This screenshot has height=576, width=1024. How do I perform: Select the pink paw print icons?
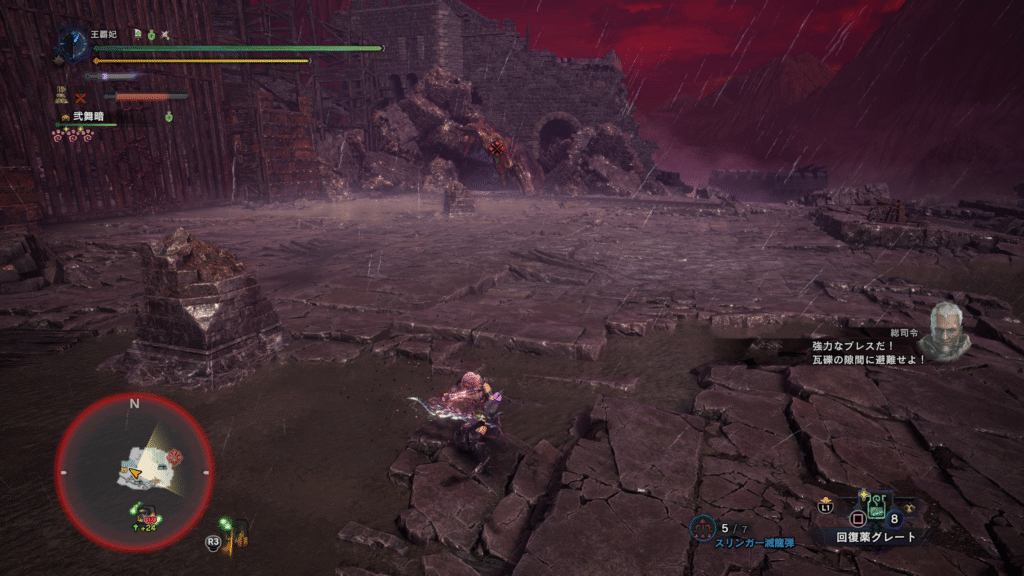click(72, 134)
